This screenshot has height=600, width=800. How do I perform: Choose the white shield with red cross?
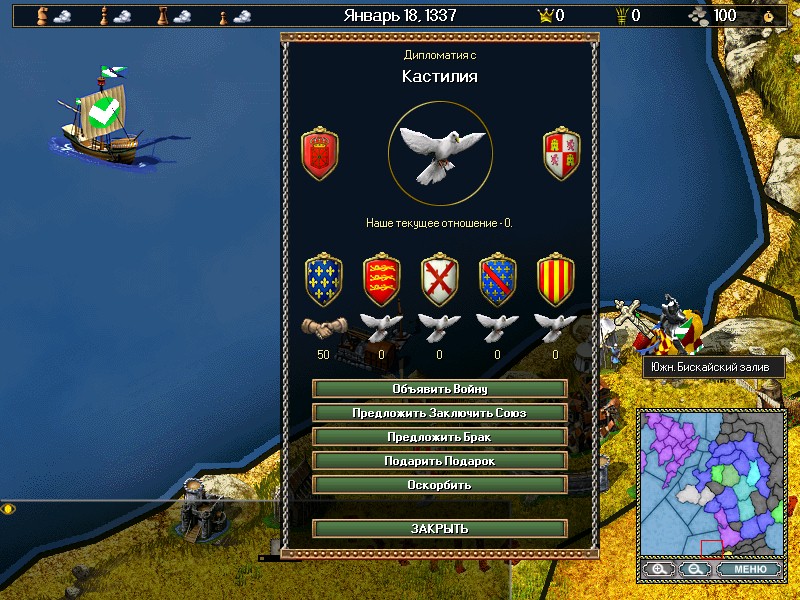439,282
